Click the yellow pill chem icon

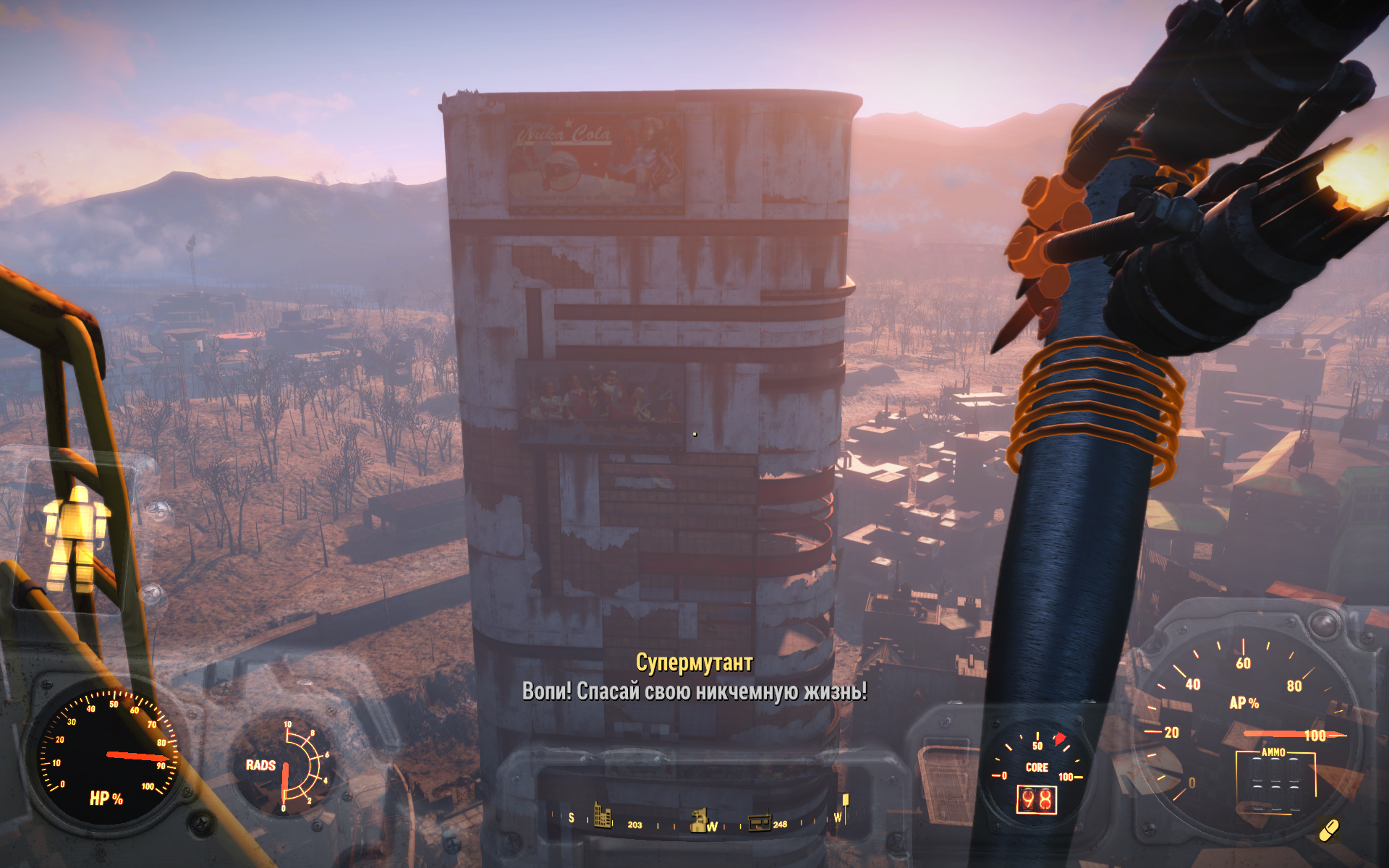coord(1329,830)
